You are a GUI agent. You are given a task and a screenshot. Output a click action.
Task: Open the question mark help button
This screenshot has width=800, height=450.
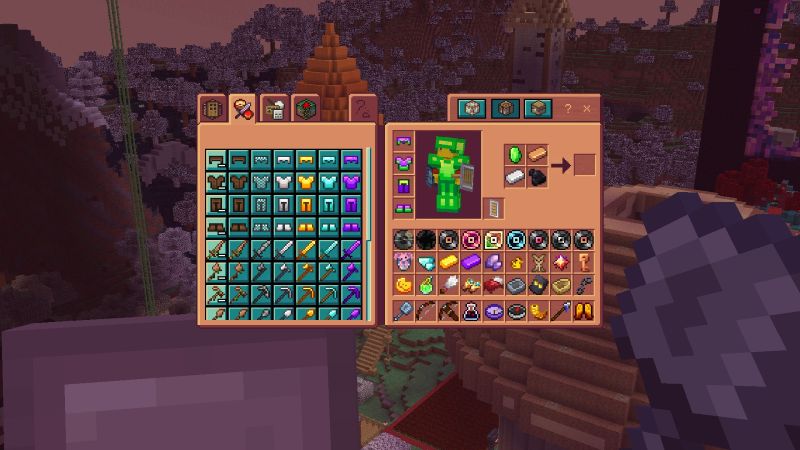tap(568, 107)
